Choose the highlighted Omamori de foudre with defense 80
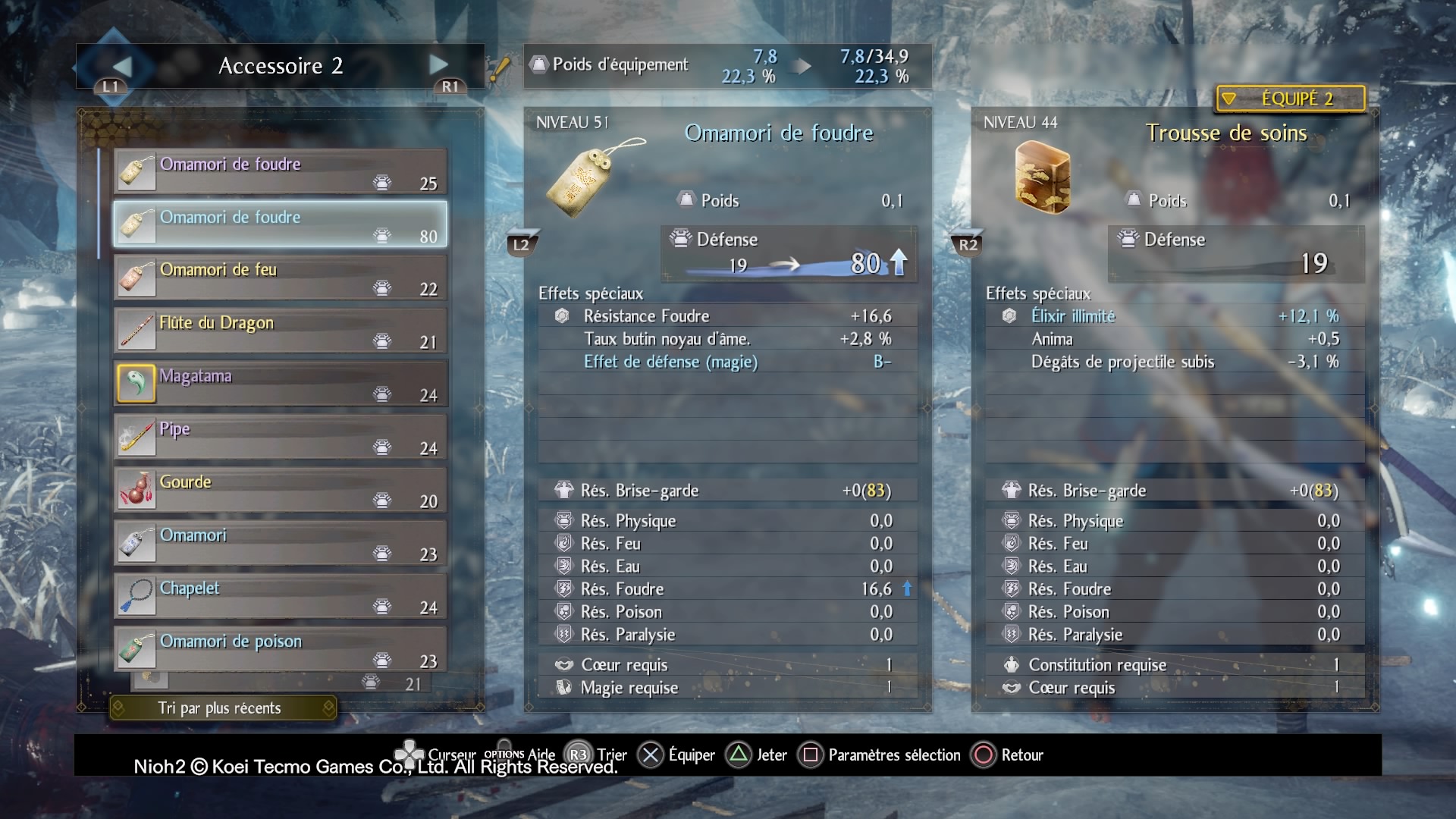This screenshot has height=819, width=1456. (280, 224)
